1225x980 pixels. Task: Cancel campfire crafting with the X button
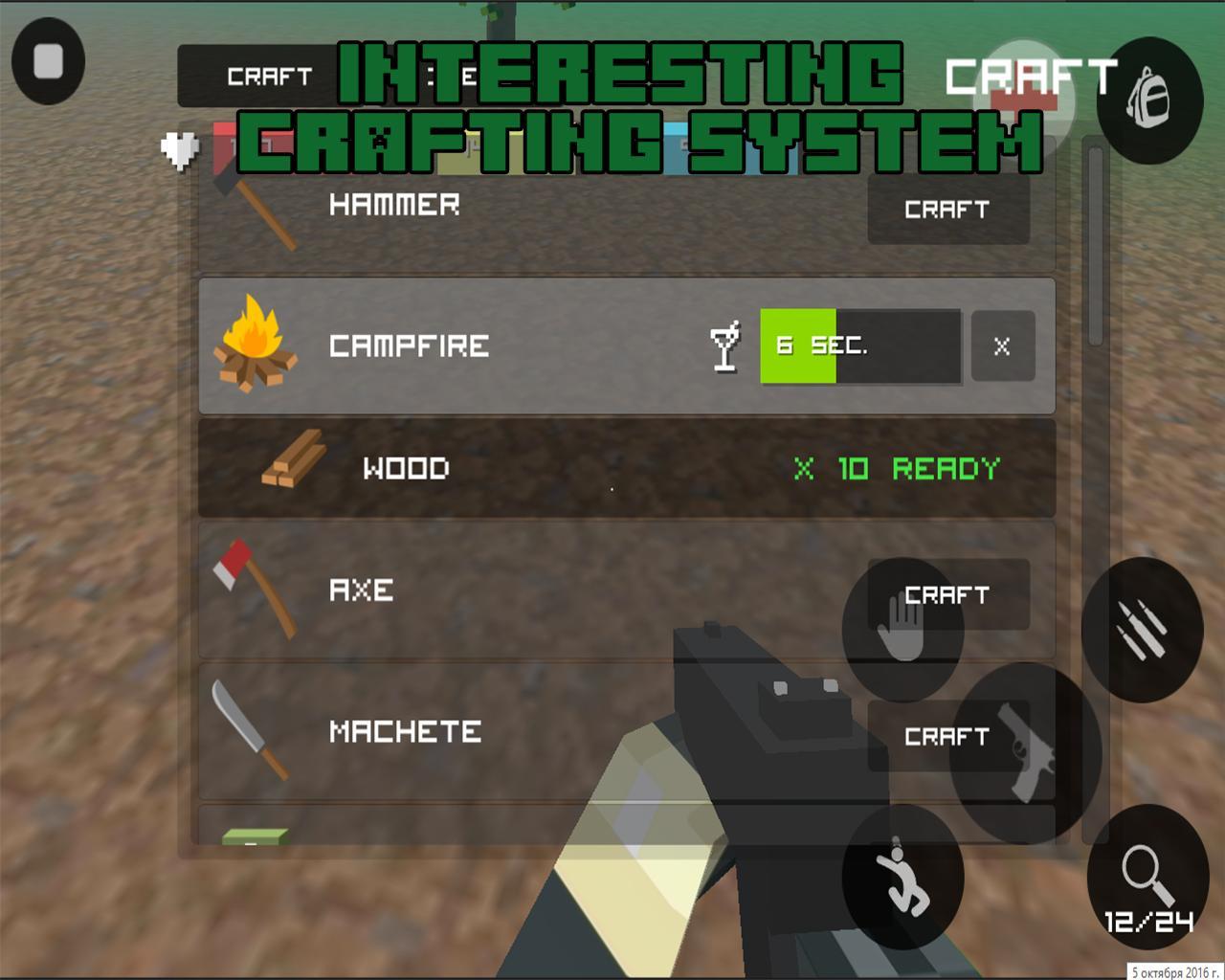1001,347
